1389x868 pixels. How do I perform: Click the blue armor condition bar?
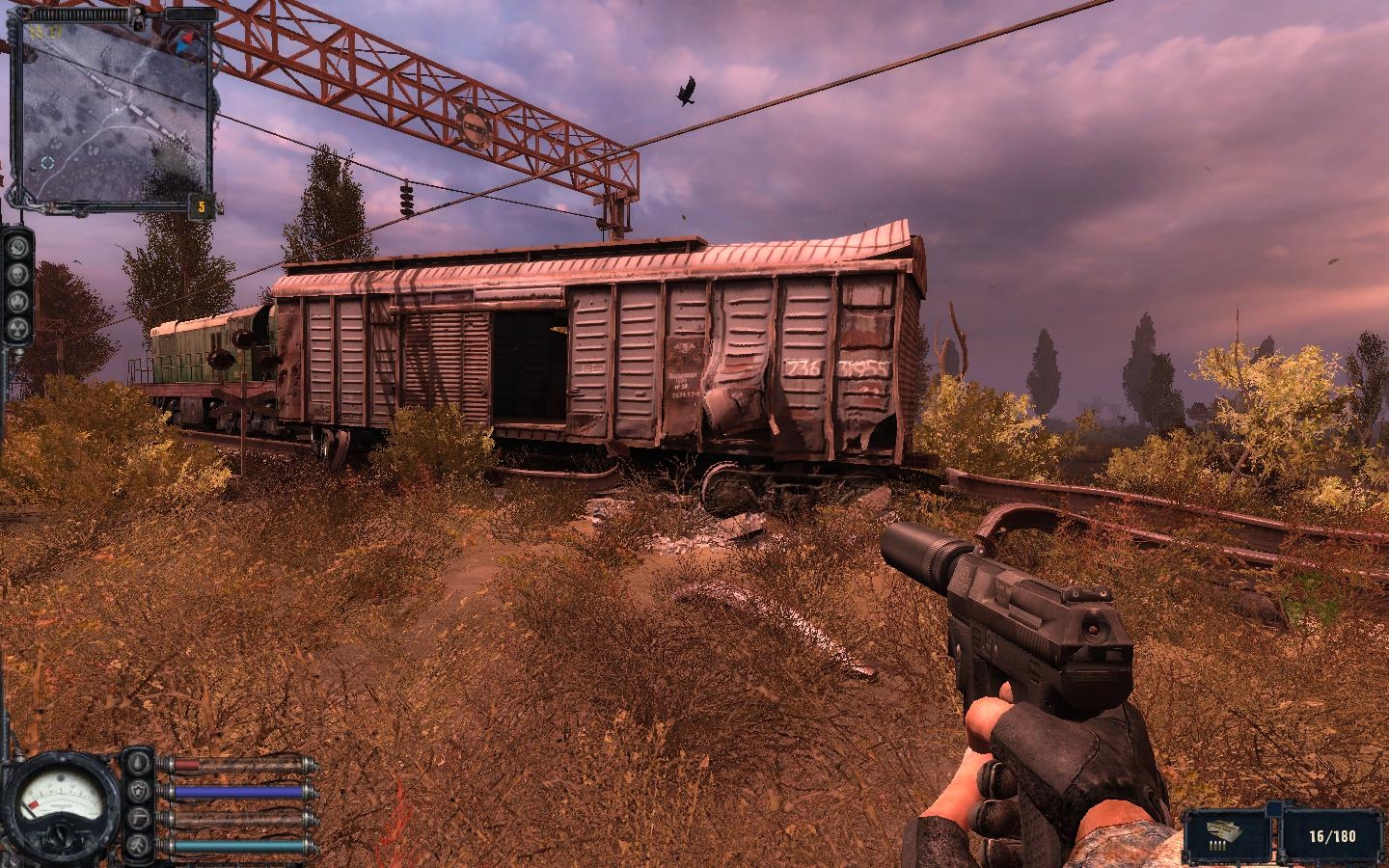[239, 791]
